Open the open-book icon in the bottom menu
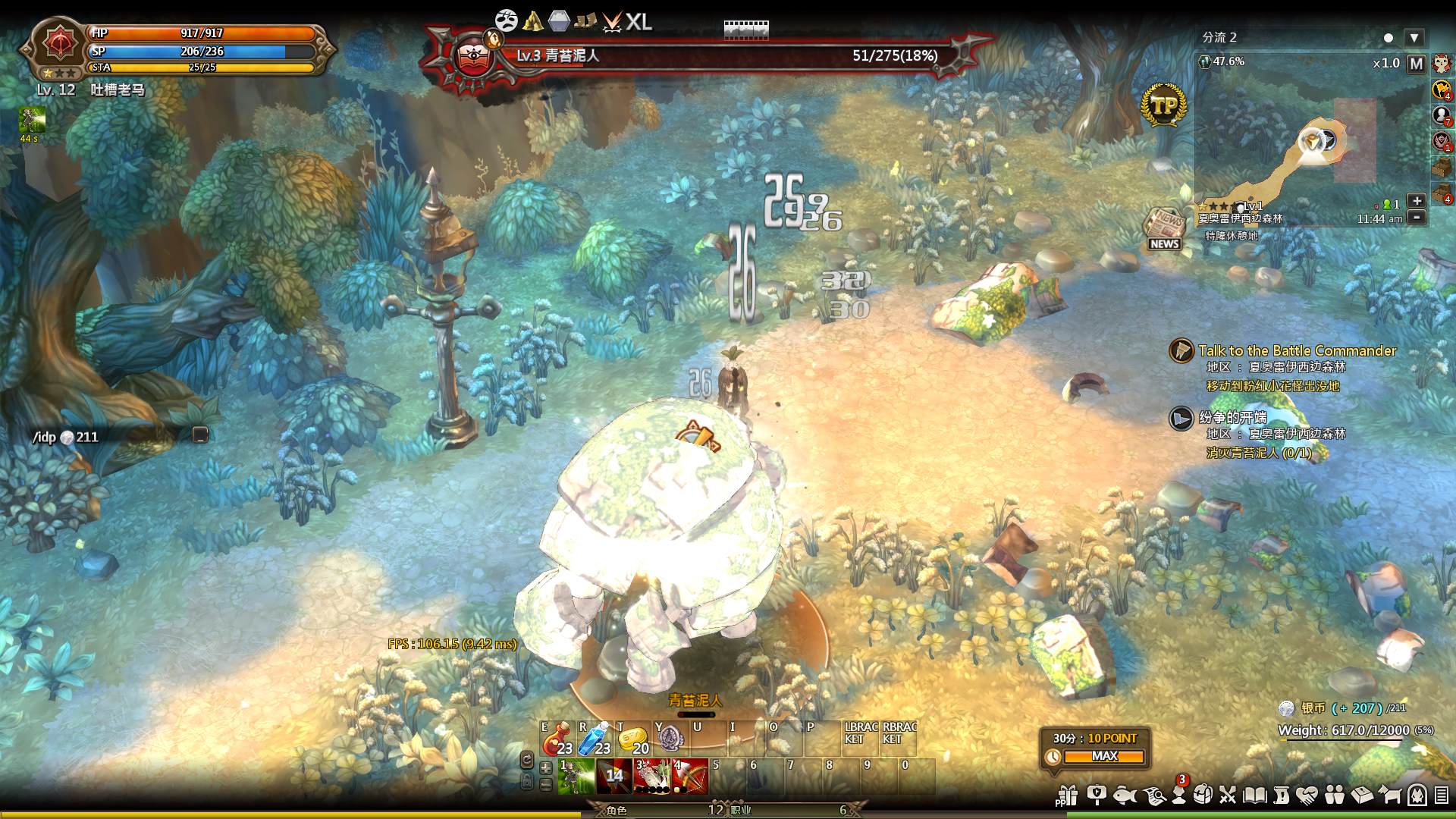The width and height of the screenshot is (1456, 819). tap(1254, 795)
